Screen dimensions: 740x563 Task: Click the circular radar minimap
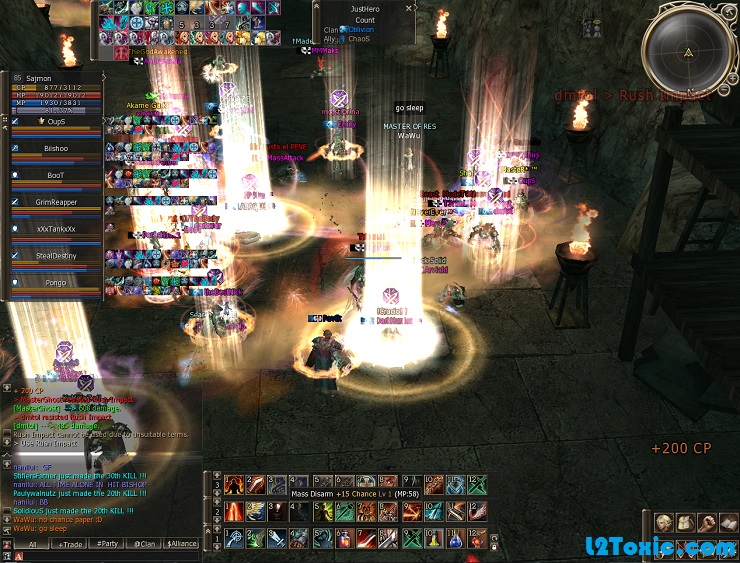click(x=688, y=52)
